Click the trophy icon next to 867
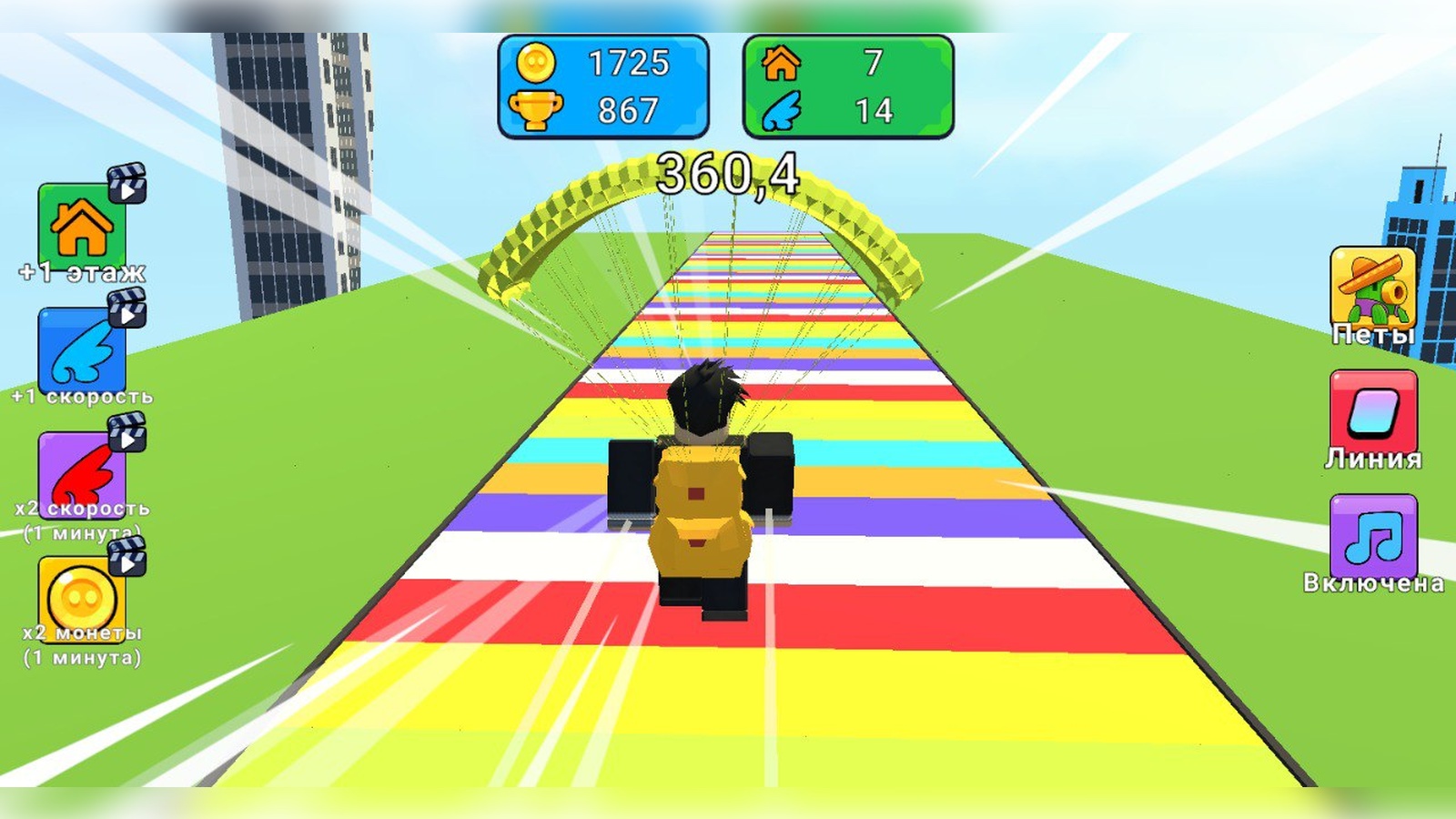The height and width of the screenshot is (819, 1456). click(537, 108)
